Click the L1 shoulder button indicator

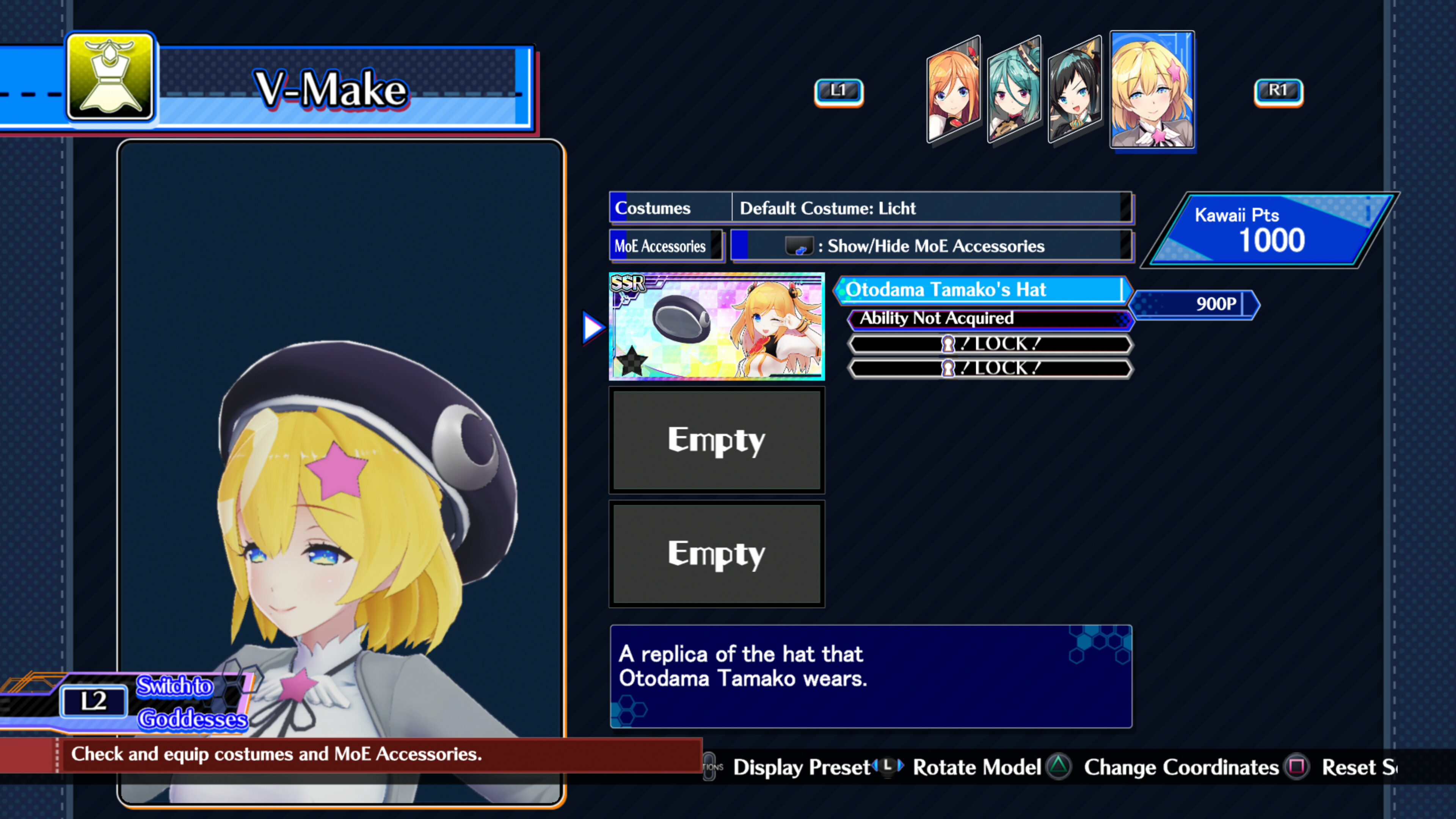(x=839, y=91)
